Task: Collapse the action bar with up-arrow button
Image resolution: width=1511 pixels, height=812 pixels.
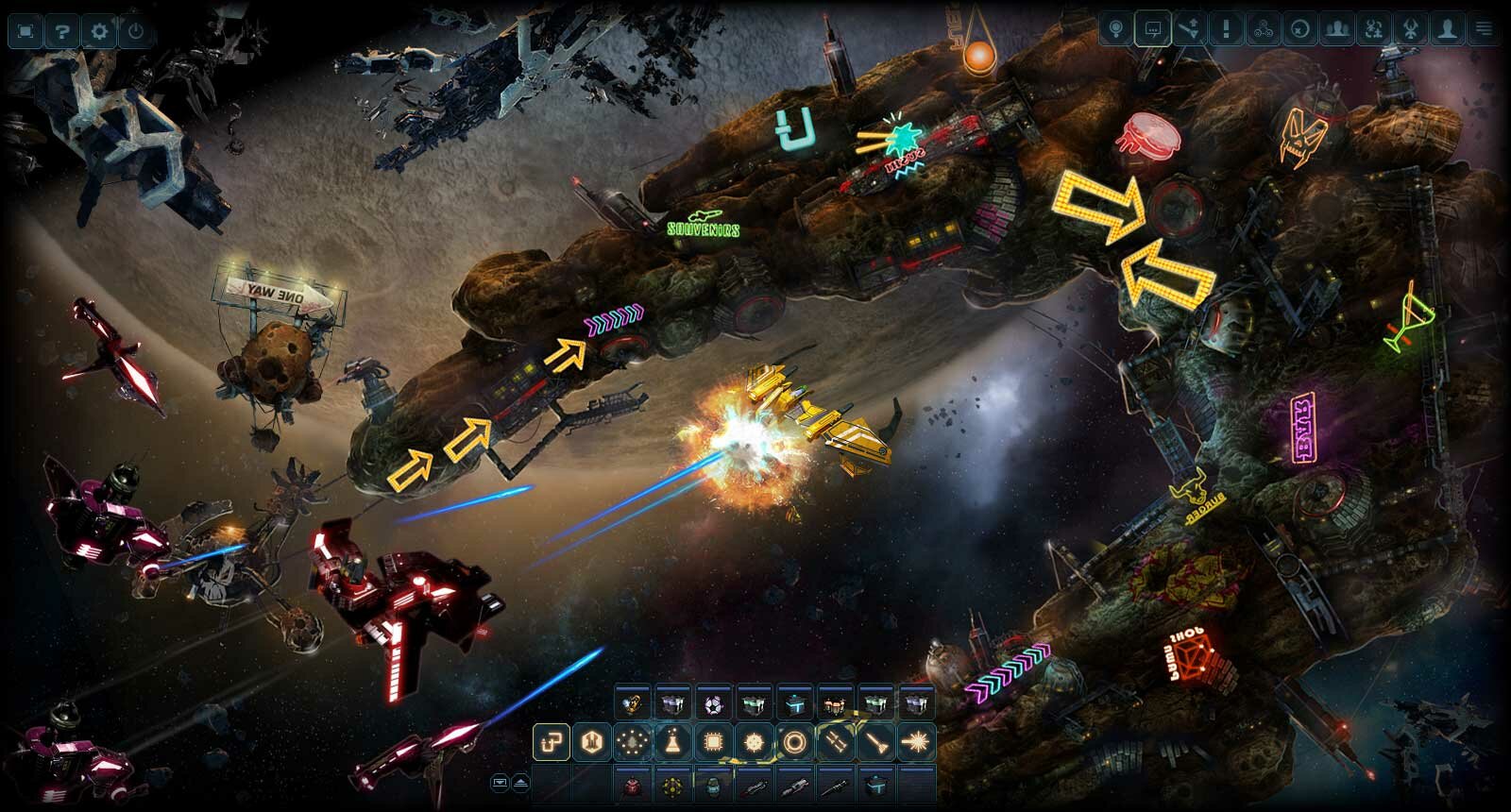Action: pyautogui.click(x=519, y=783)
